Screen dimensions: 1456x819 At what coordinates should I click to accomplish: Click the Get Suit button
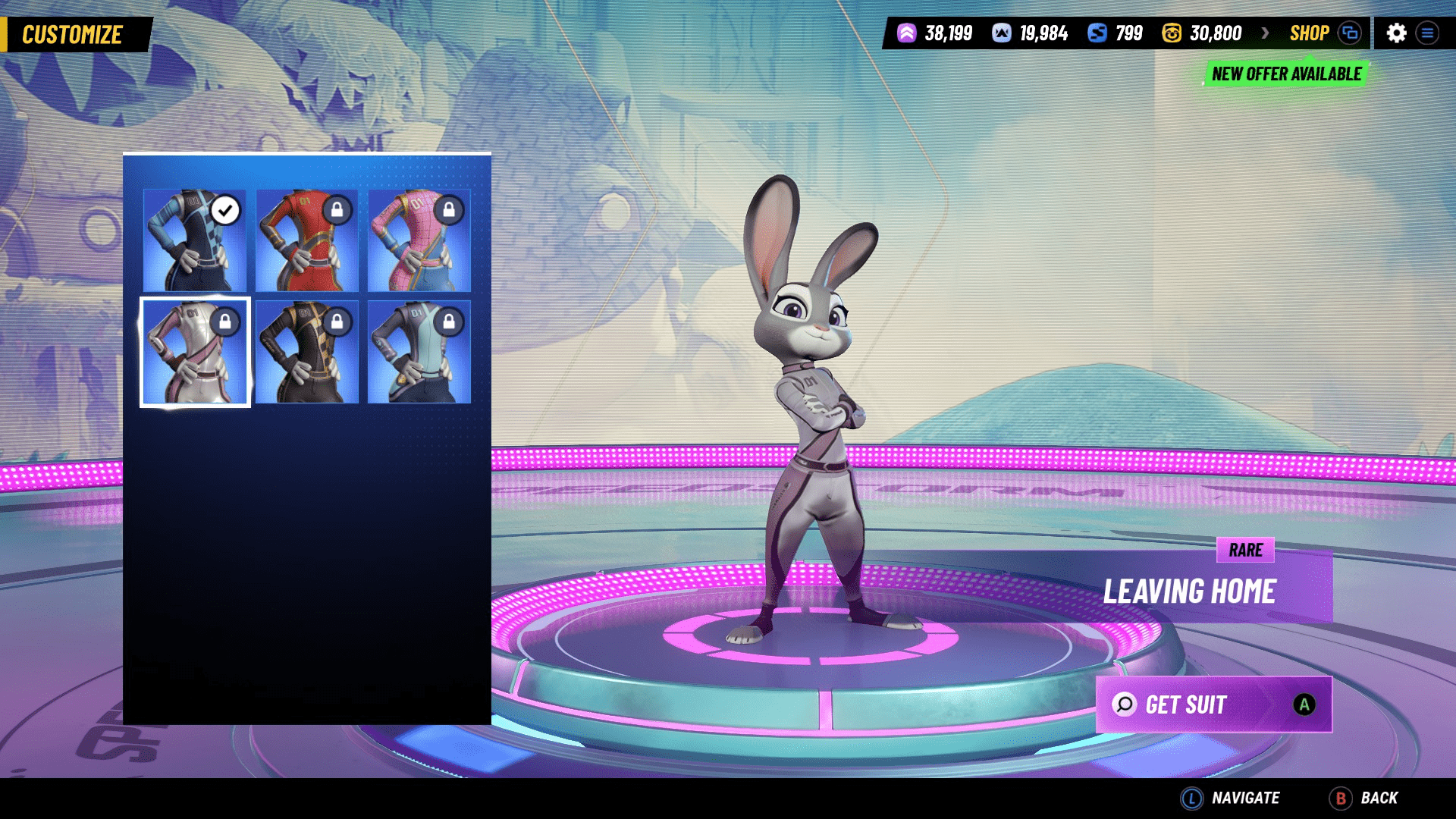[1213, 704]
